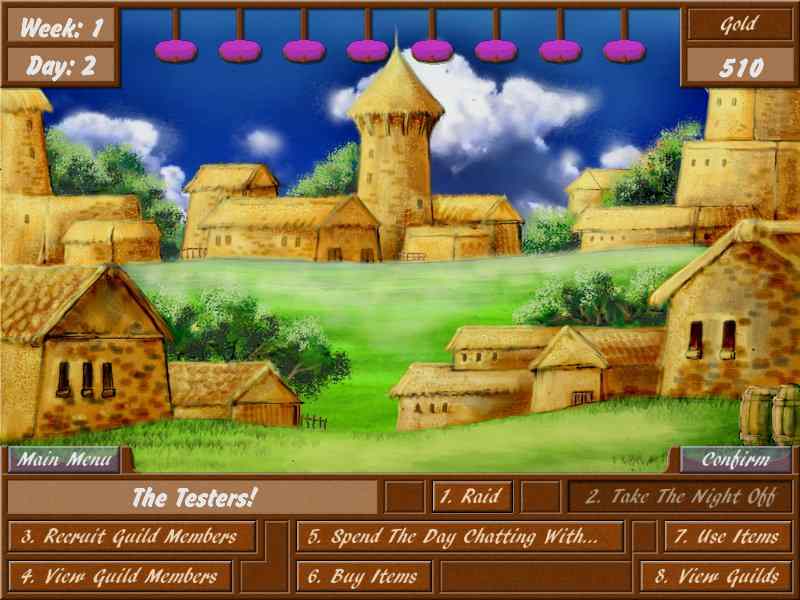Open the Buy Items shop
Image resolution: width=800 pixels, height=600 pixels.
(364, 576)
